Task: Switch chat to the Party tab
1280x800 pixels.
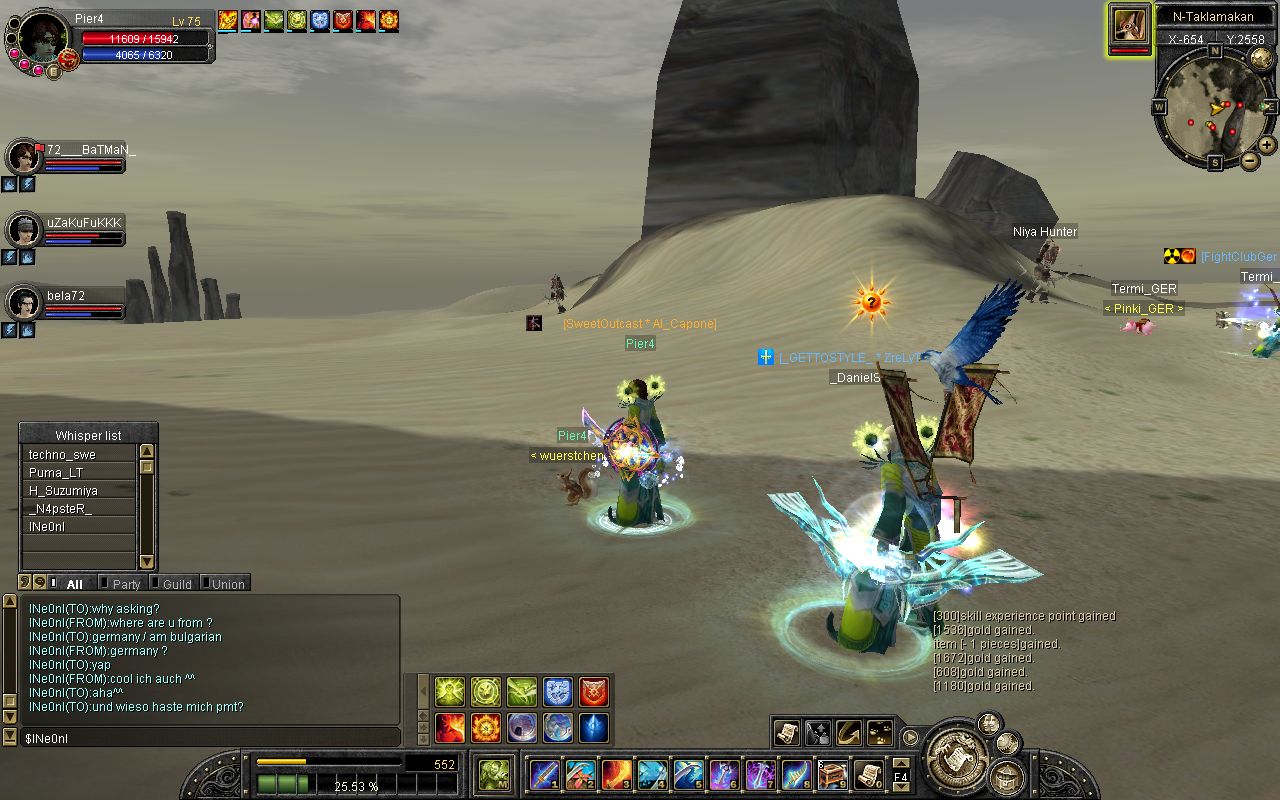Action: (x=126, y=584)
